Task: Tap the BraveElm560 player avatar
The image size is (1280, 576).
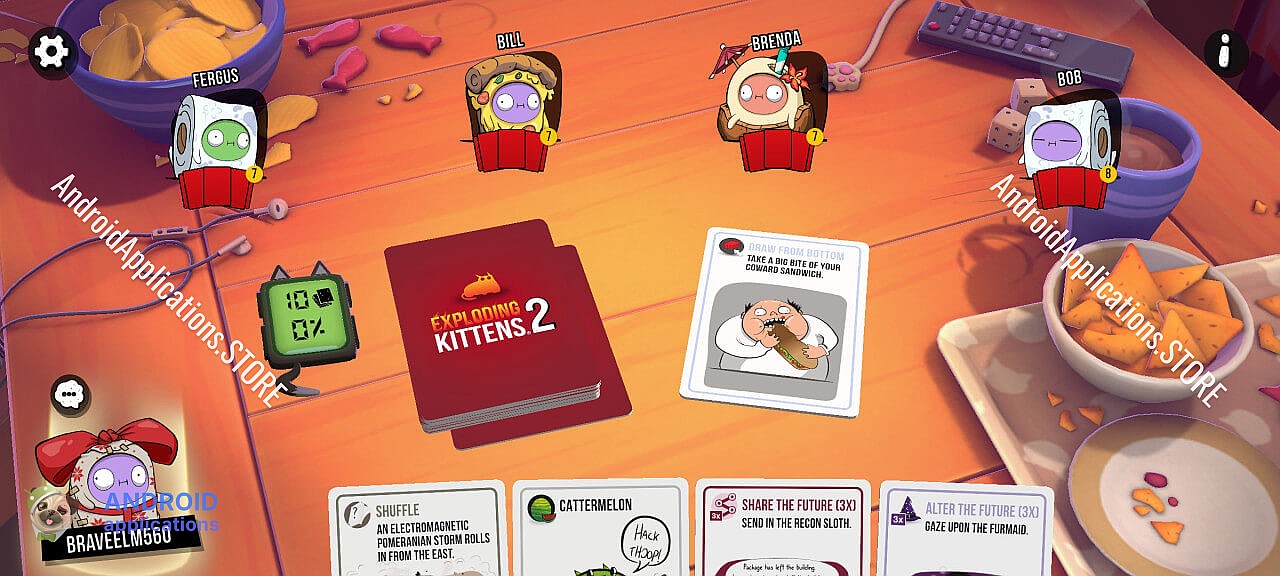Action: tap(108, 480)
